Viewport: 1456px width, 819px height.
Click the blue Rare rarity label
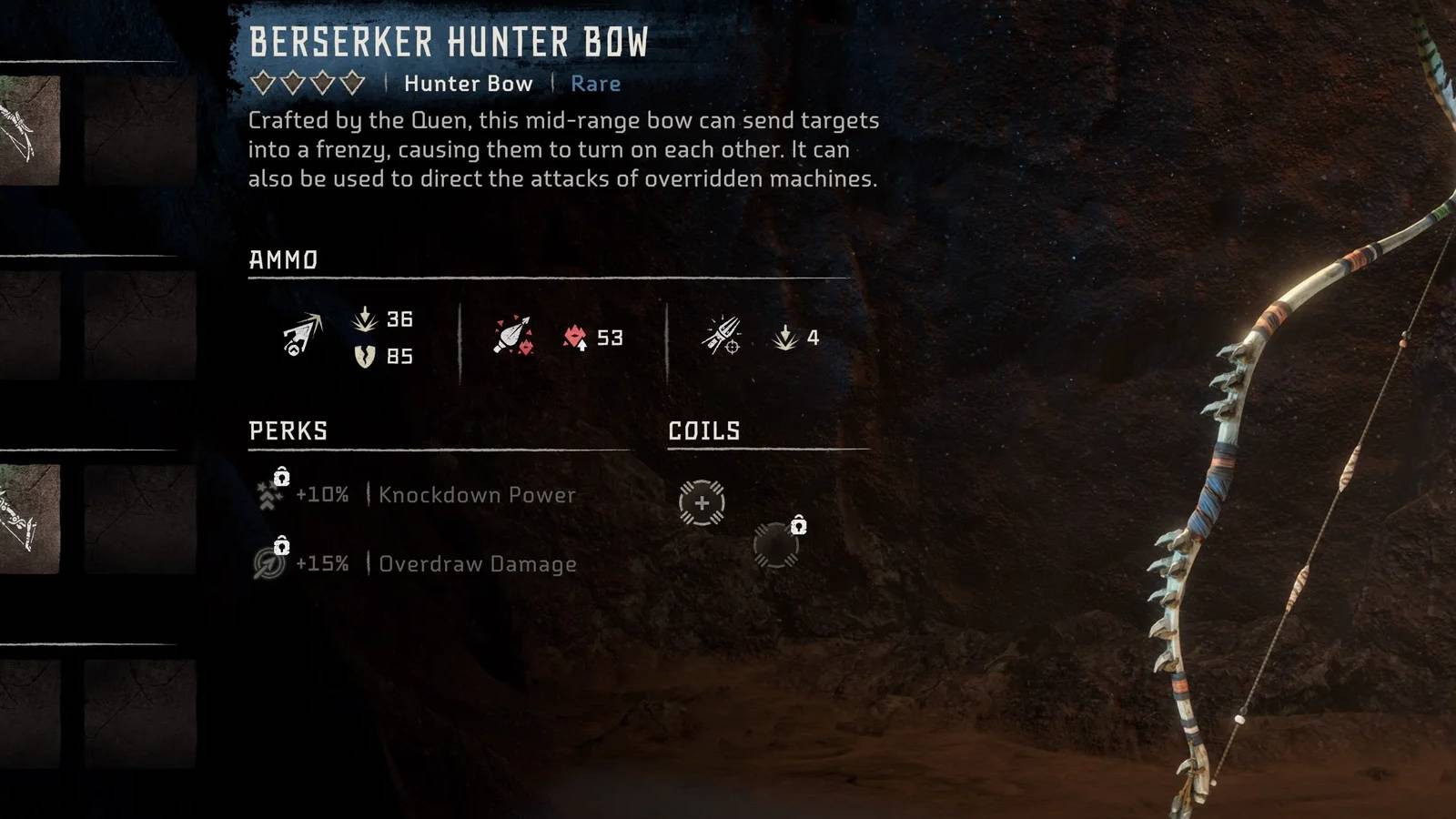coord(595,84)
